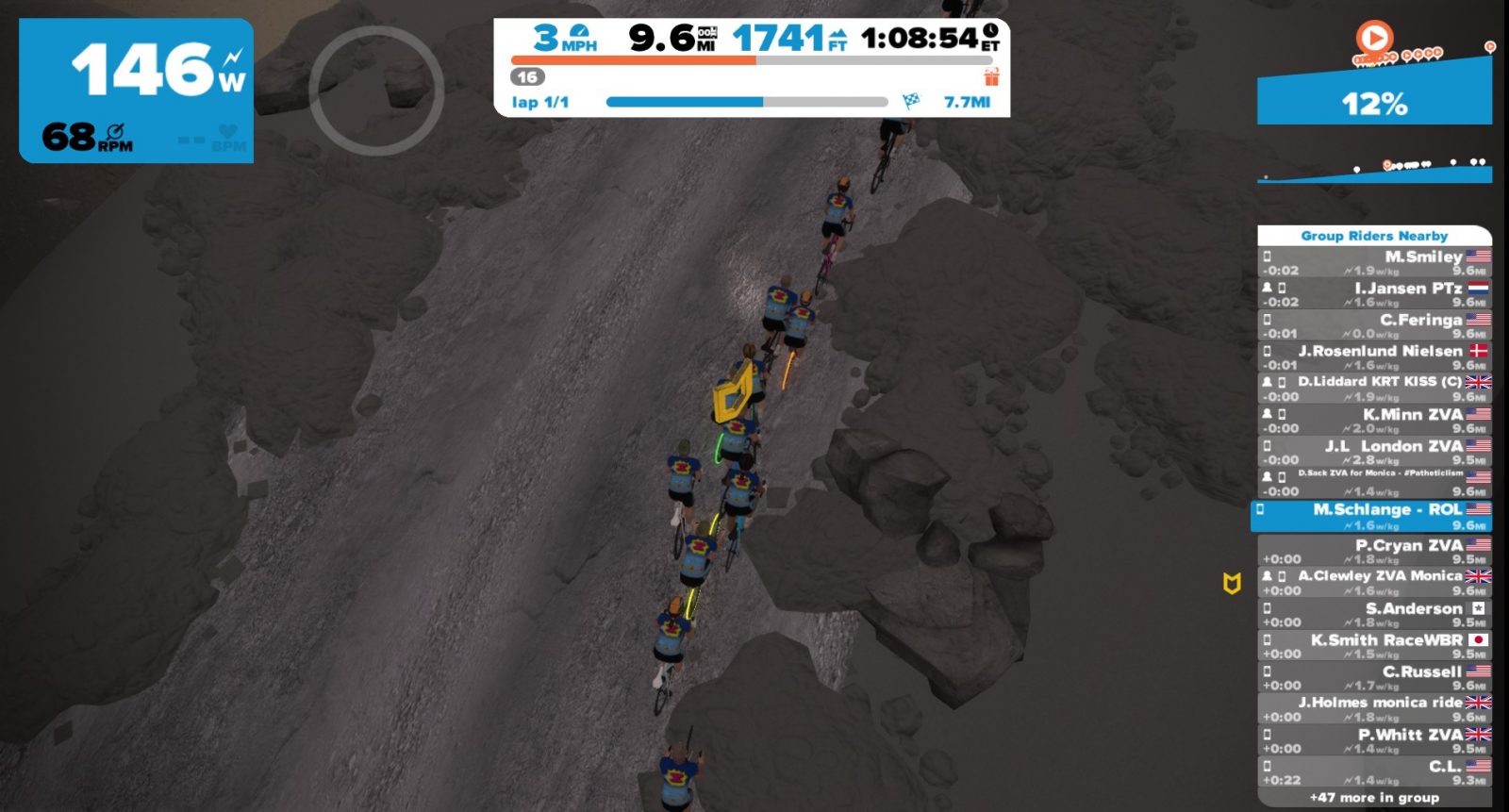Click the red gift box icon
Viewport: 1509px width, 812px height.
pyautogui.click(x=991, y=76)
